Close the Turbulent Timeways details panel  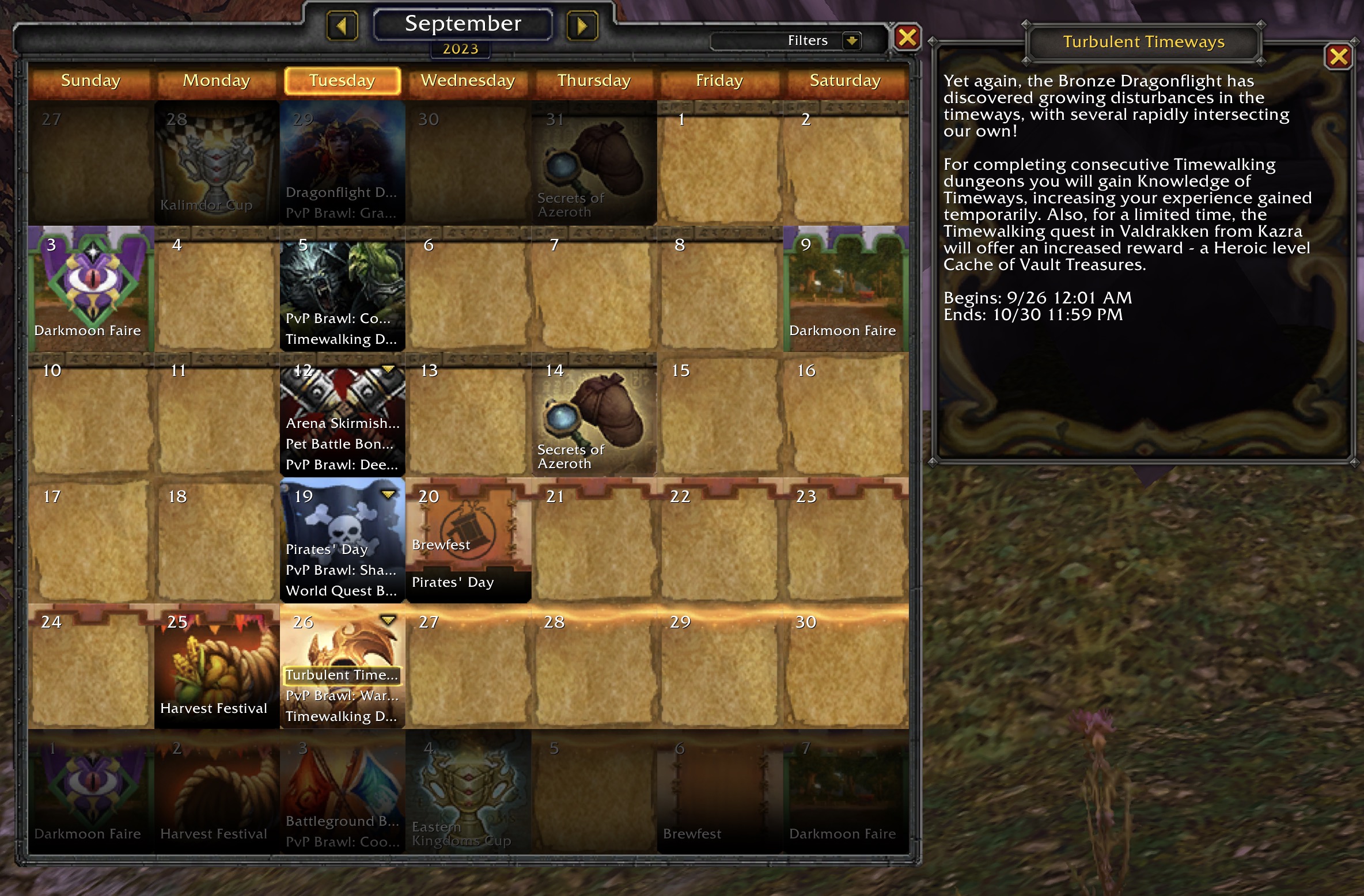click(x=1338, y=56)
